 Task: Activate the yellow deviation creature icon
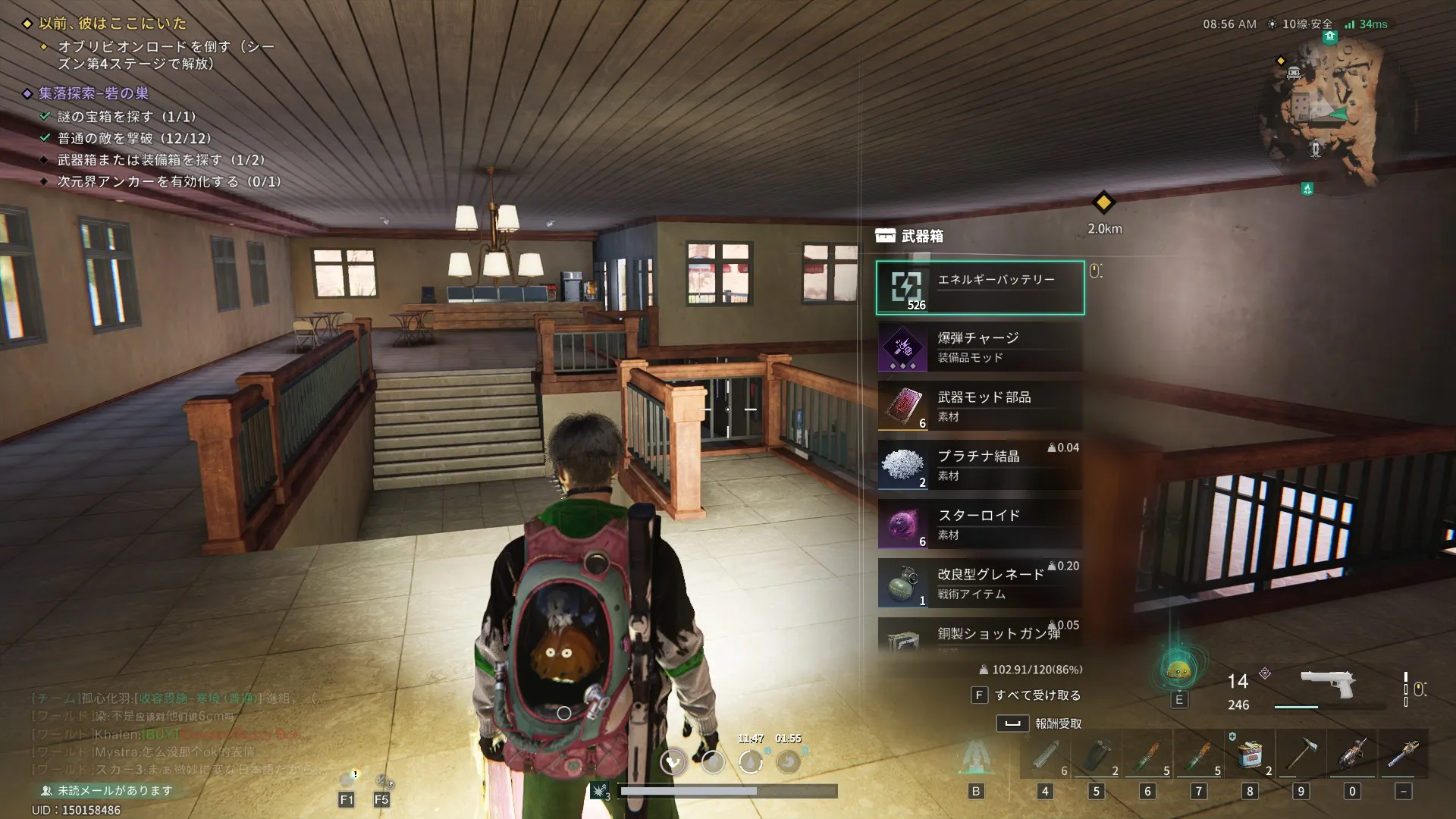(1178, 670)
